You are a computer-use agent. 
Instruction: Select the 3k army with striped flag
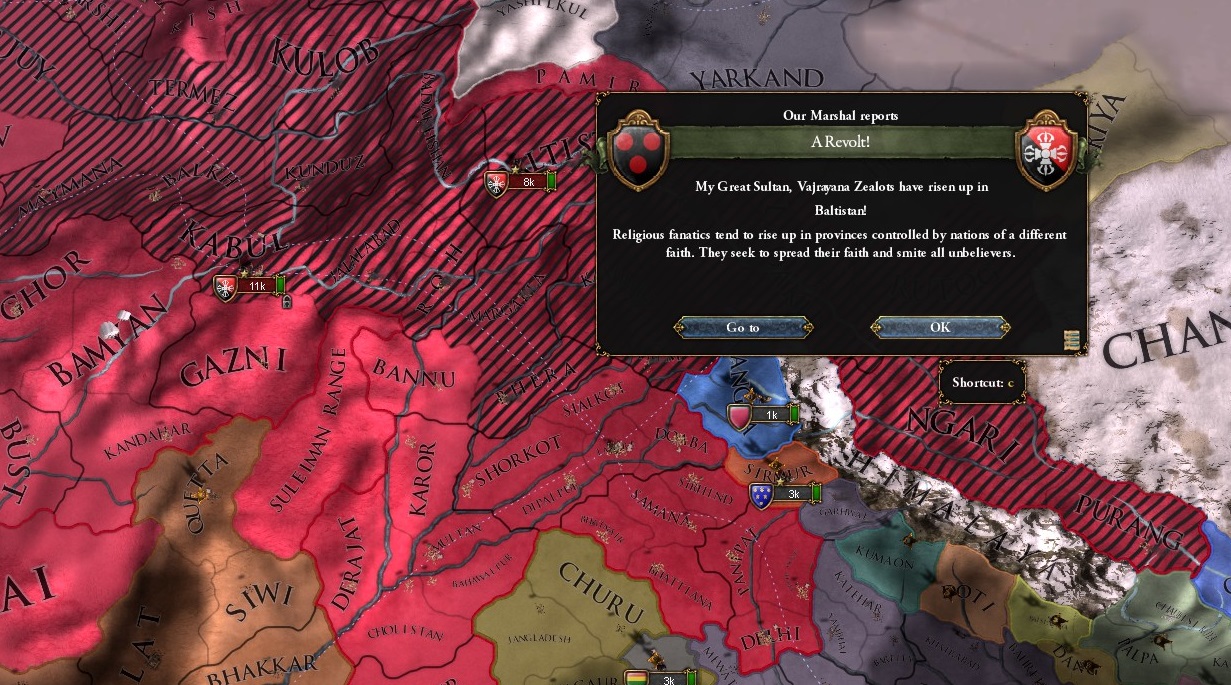(x=660, y=680)
